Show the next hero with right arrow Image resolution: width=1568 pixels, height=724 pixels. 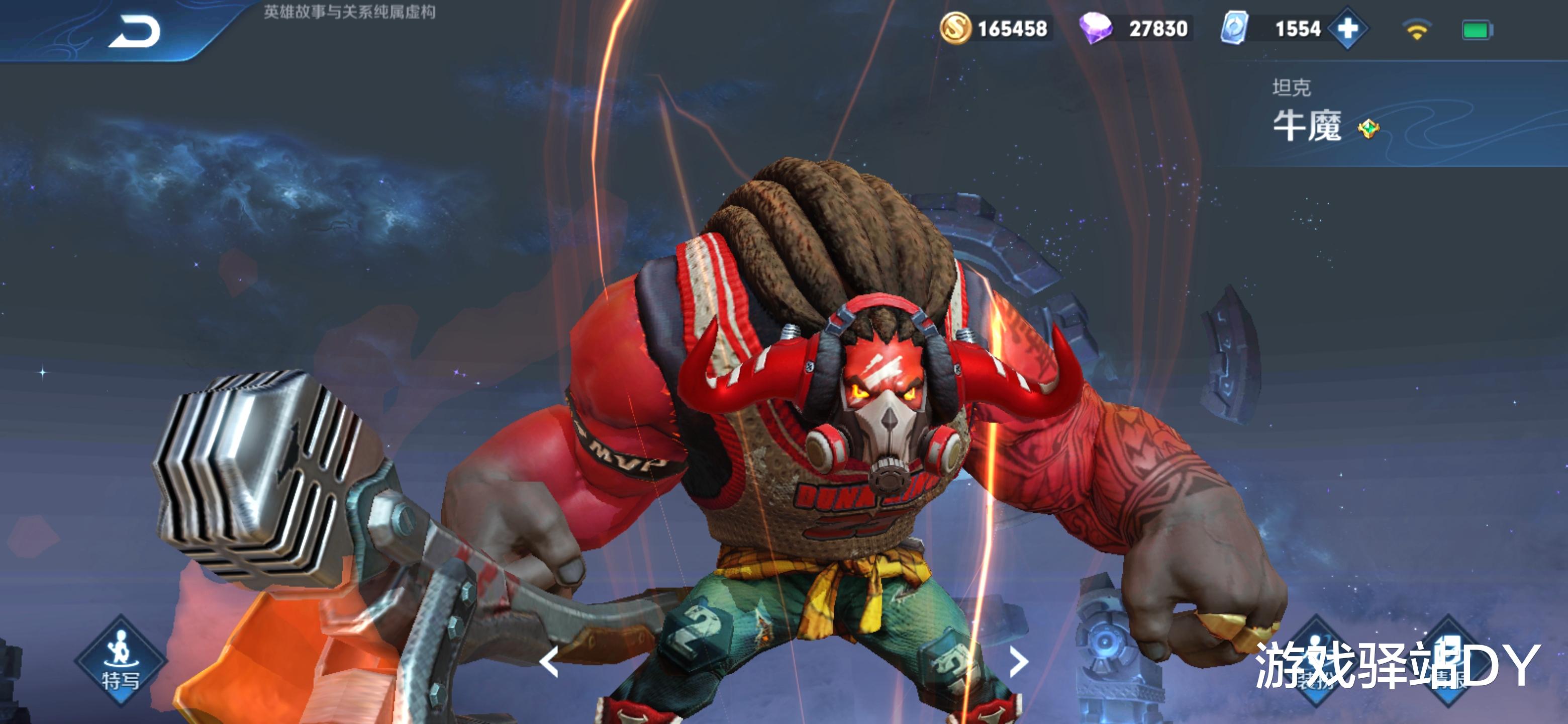1018,662
